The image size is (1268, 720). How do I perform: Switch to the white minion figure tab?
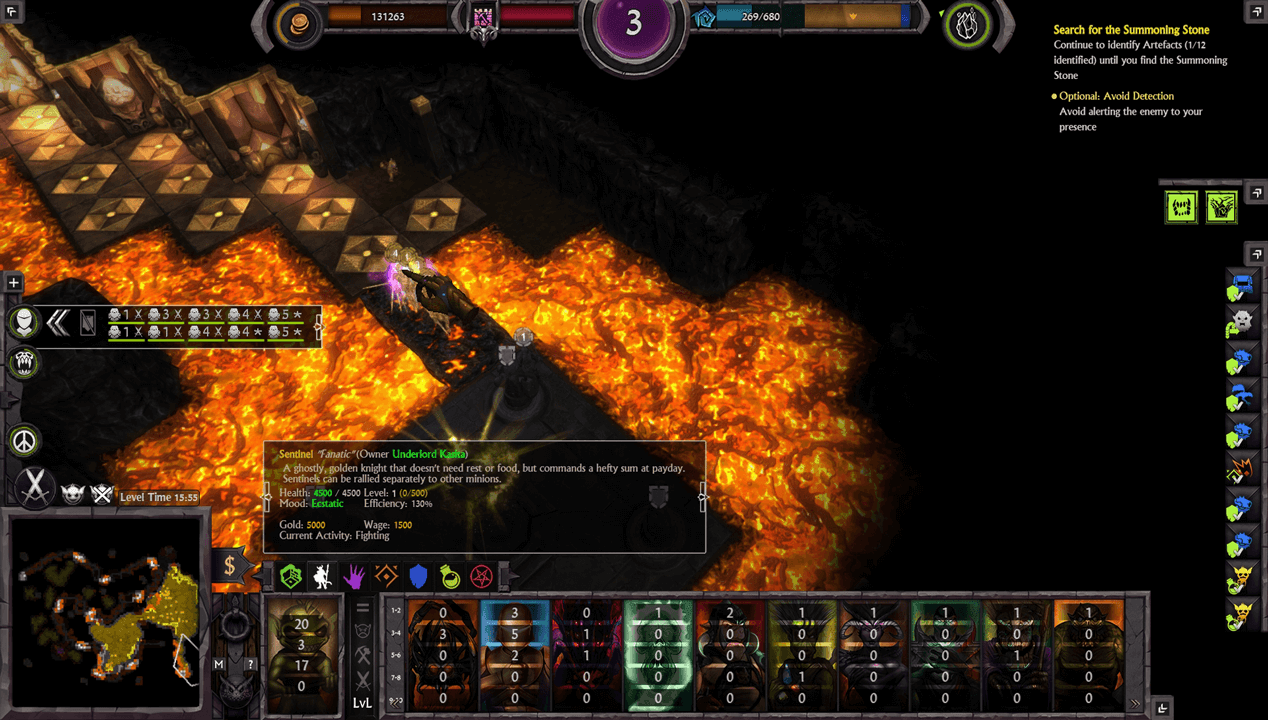click(x=323, y=575)
